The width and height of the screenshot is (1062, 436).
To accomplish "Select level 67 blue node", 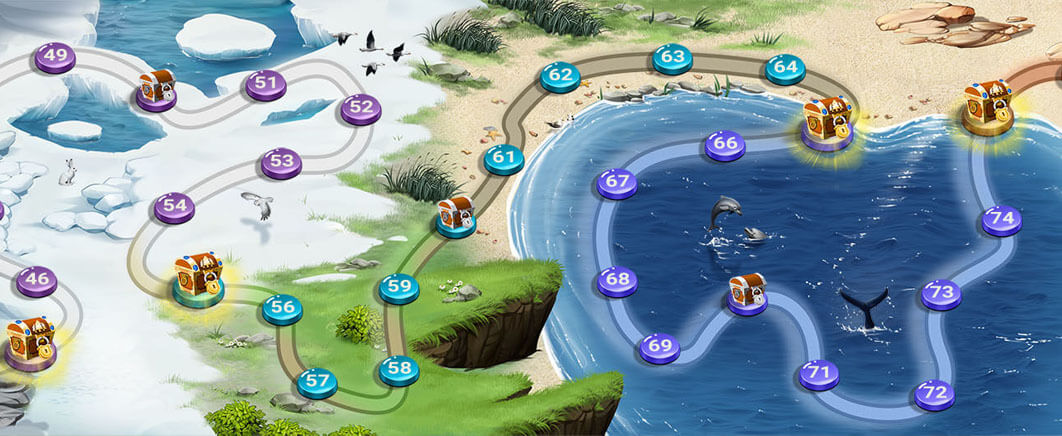I will point(617,184).
